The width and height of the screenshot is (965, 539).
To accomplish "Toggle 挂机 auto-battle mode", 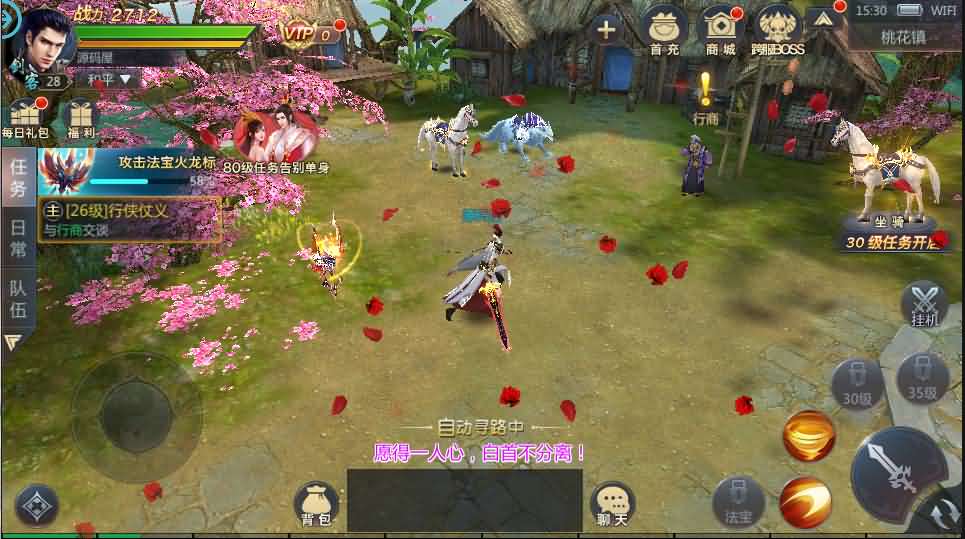I will [924, 304].
